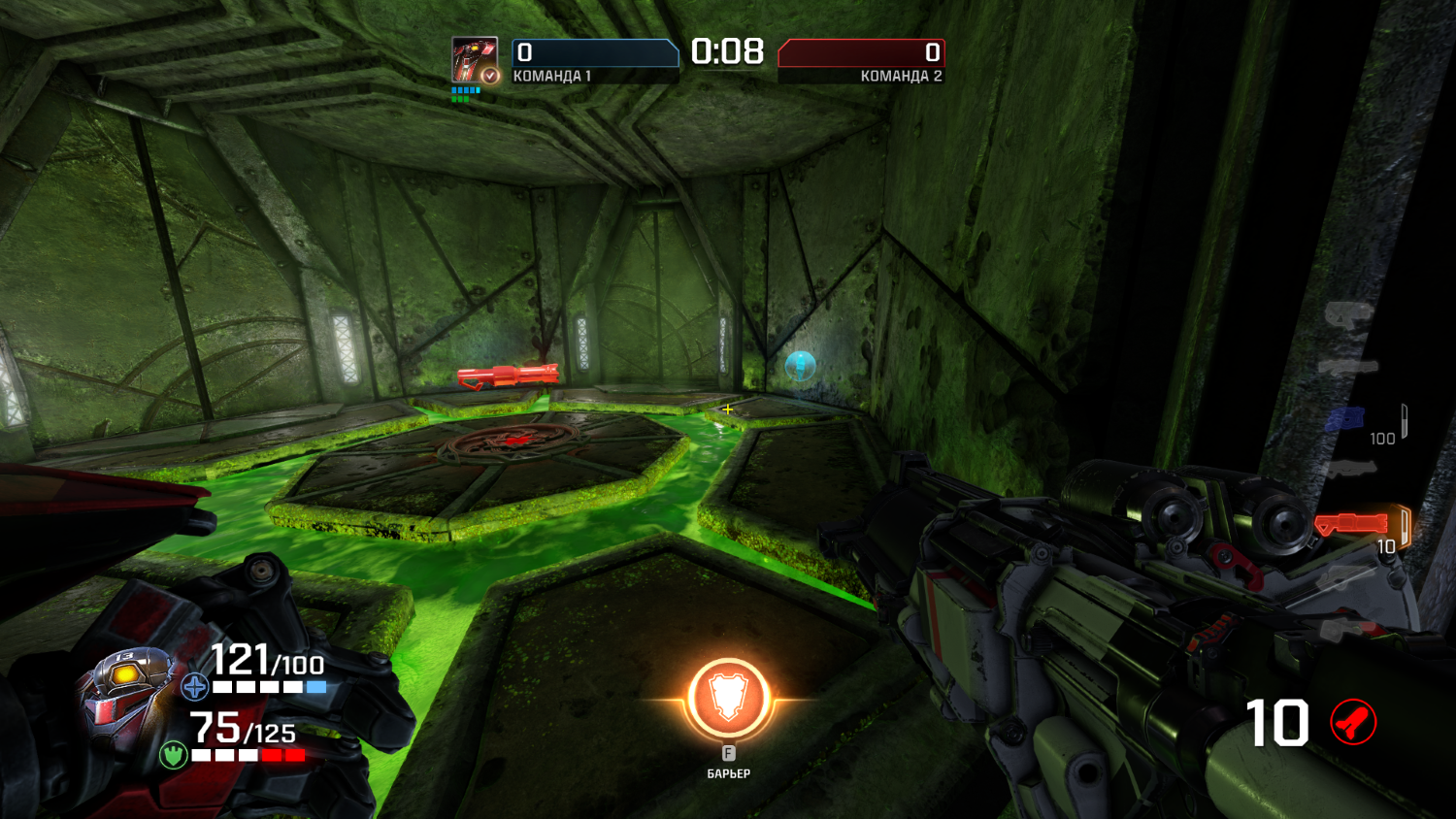Select the red rocket launcher weapon slot
Screen dimensions: 1456x819
(x=1352, y=525)
